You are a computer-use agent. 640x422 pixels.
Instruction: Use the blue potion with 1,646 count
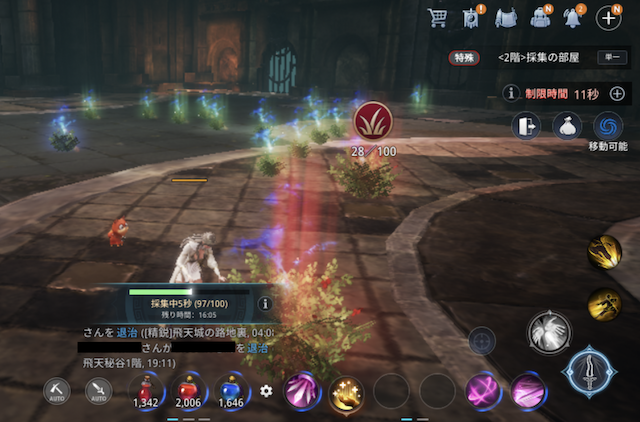click(231, 388)
